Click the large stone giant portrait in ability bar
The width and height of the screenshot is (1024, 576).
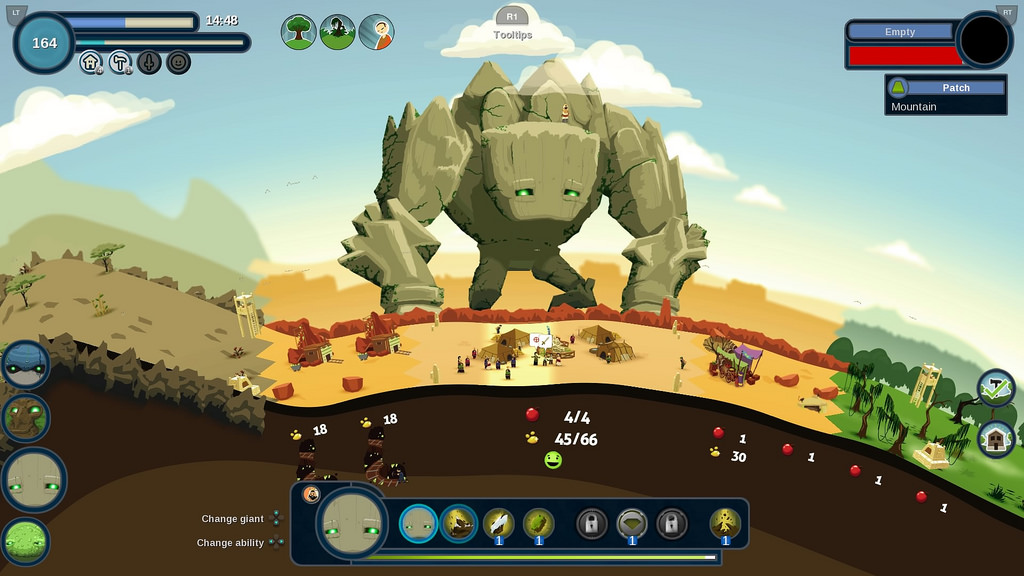point(352,523)
